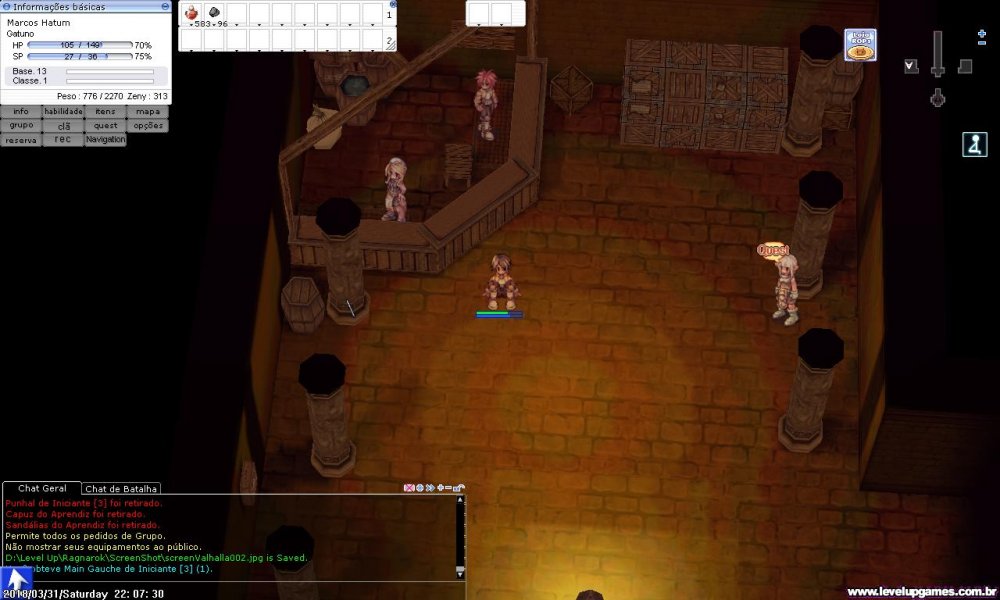This screenshot has height=600, width=1000.
Task: Open the clã guild window
Action: (x=63, y=126)
